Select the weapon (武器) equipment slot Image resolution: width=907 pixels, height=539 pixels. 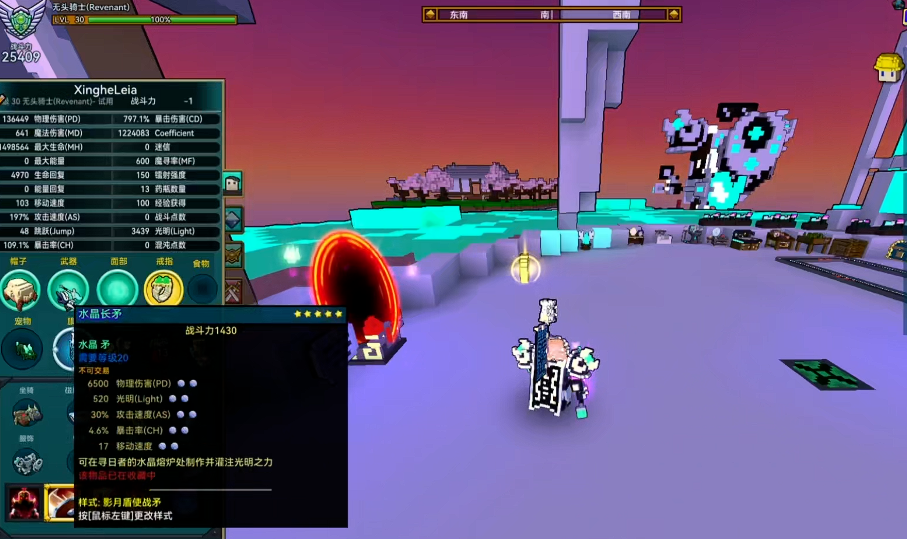pos(68,290)
